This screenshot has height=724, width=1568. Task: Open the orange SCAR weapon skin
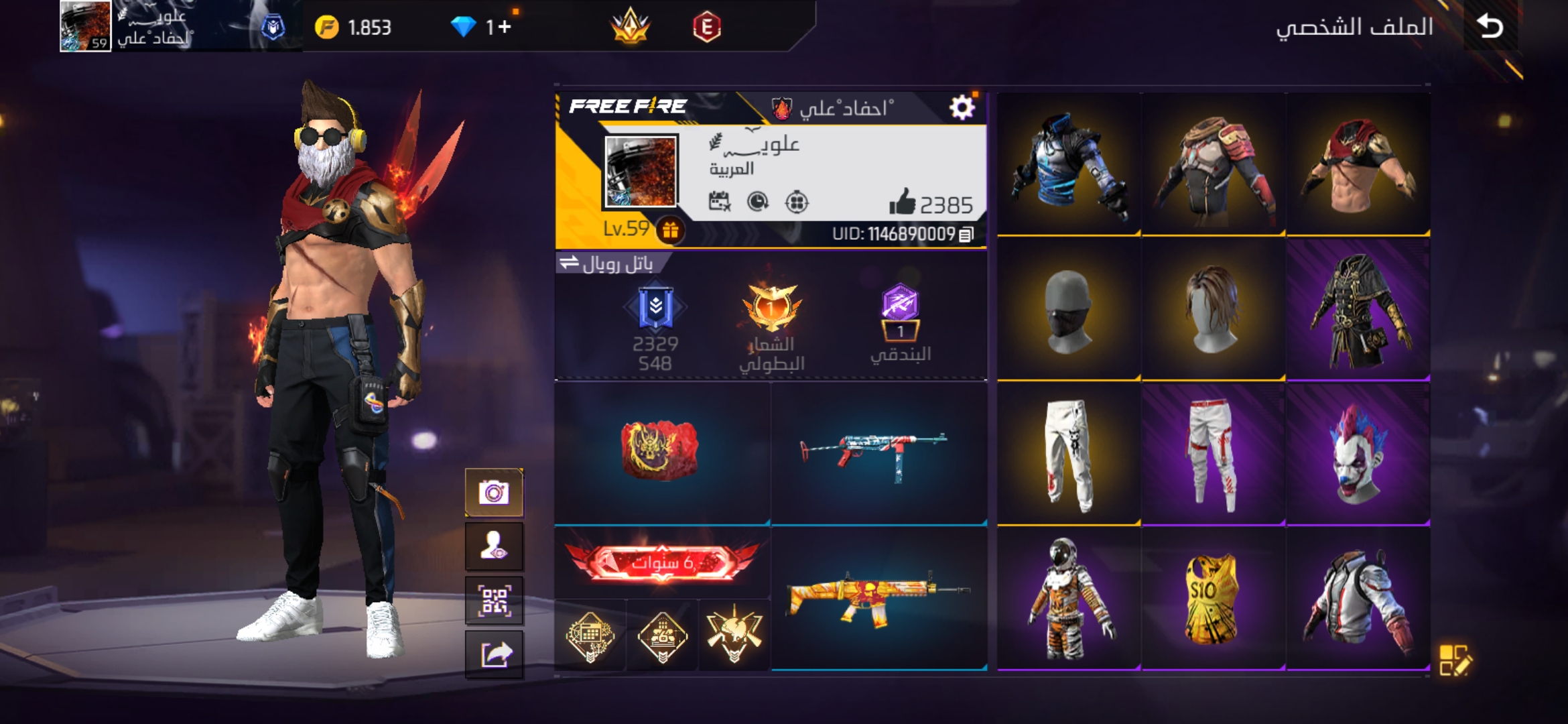coord(878,598)
